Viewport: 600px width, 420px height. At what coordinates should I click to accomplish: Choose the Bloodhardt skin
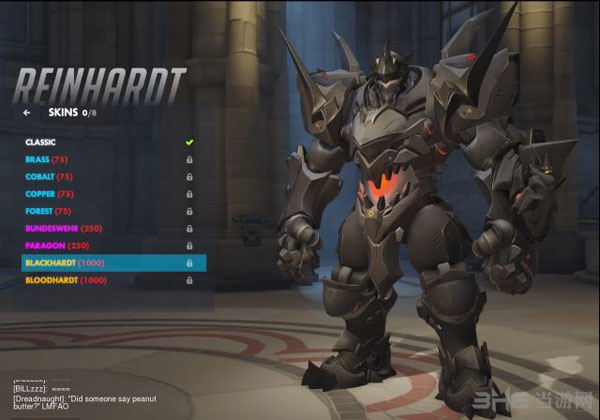65,280
